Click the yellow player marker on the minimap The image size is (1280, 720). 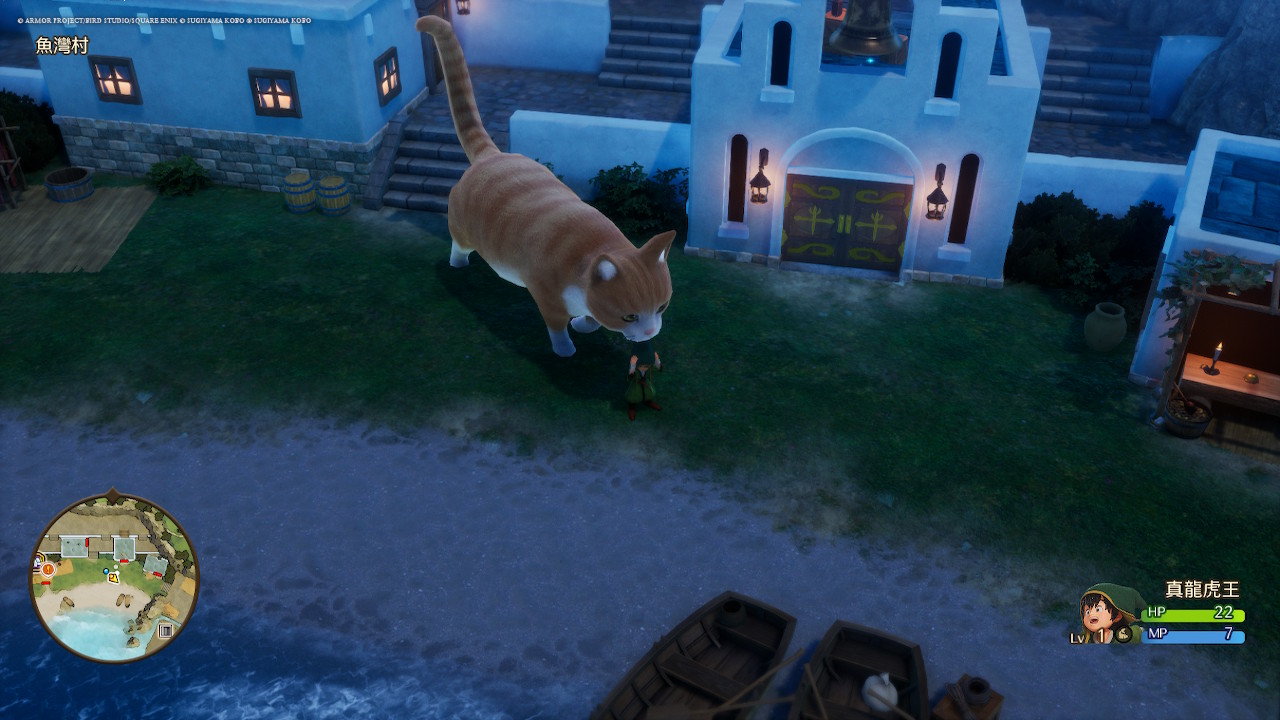pos(114,577)
